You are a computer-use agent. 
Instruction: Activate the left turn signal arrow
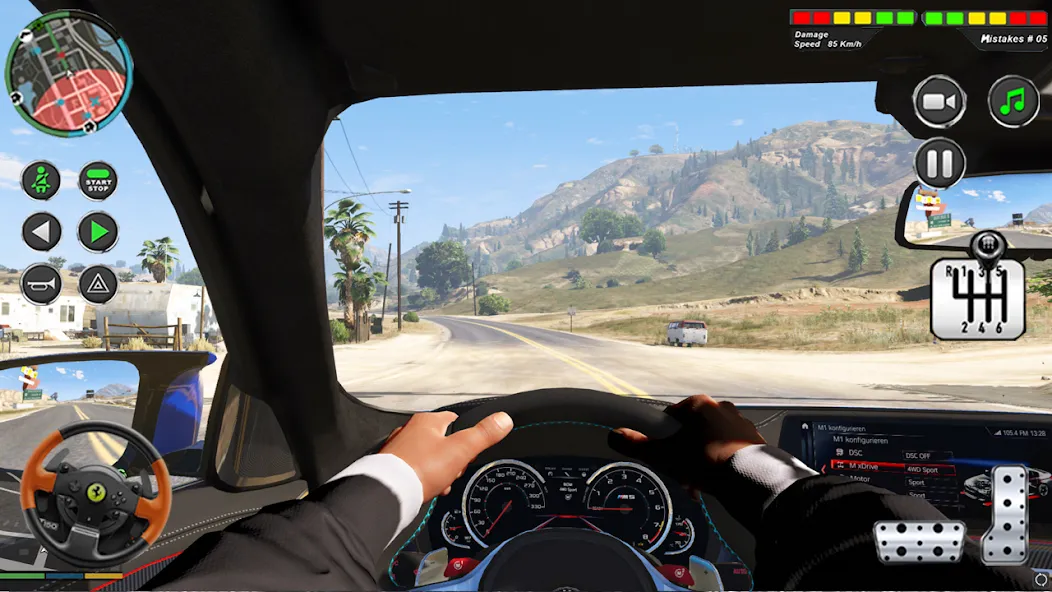point(41,232)
